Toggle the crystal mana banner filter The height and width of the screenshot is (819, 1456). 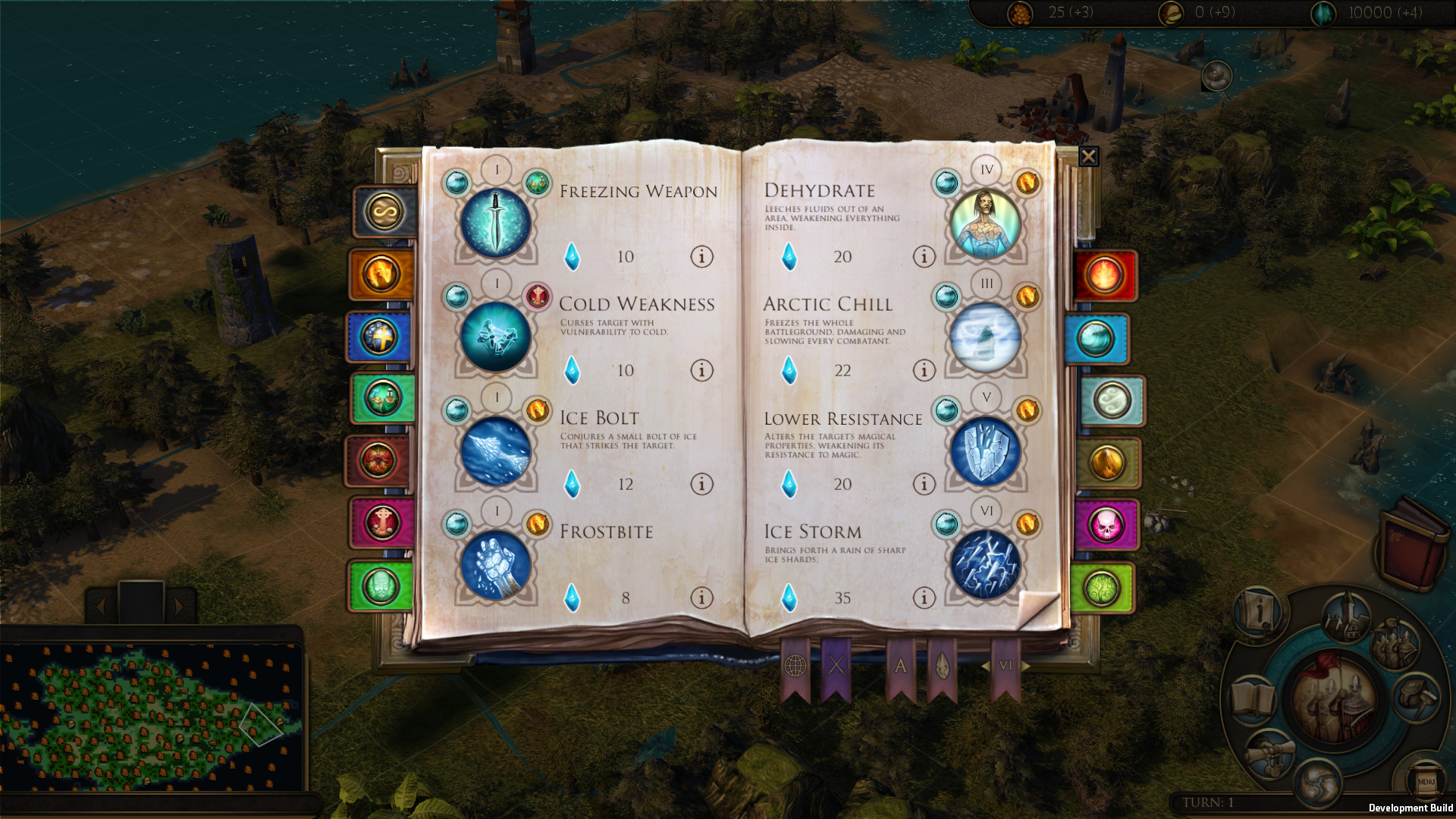point(943,666)
